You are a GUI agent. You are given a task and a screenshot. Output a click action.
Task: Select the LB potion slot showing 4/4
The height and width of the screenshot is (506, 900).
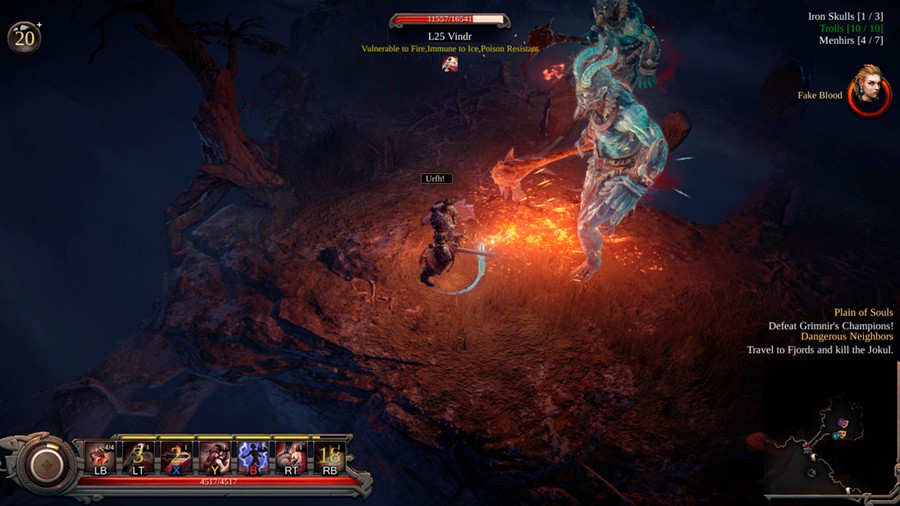coord(100,458)
